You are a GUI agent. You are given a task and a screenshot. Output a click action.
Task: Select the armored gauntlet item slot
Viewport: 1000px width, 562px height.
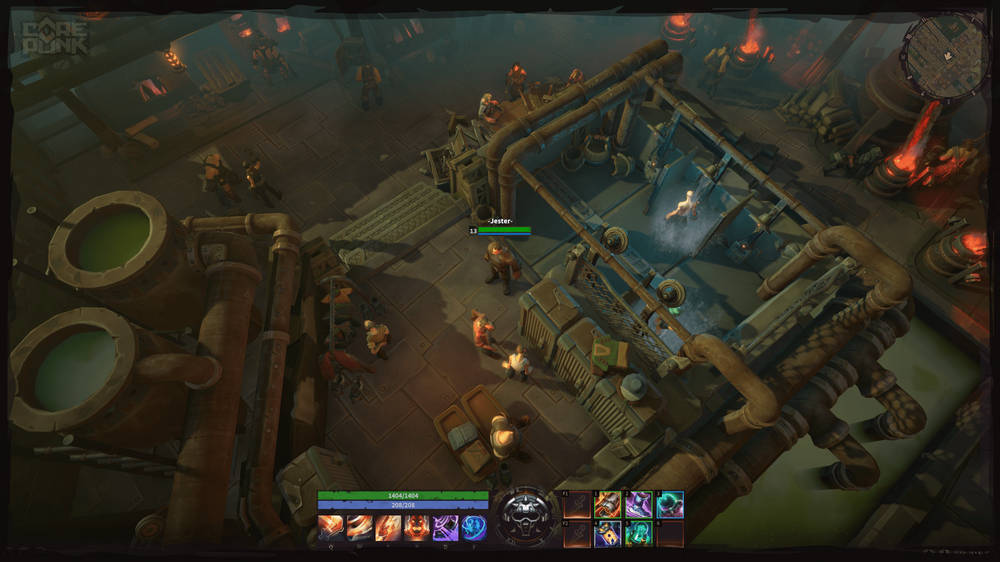click(x=608, y=504)
